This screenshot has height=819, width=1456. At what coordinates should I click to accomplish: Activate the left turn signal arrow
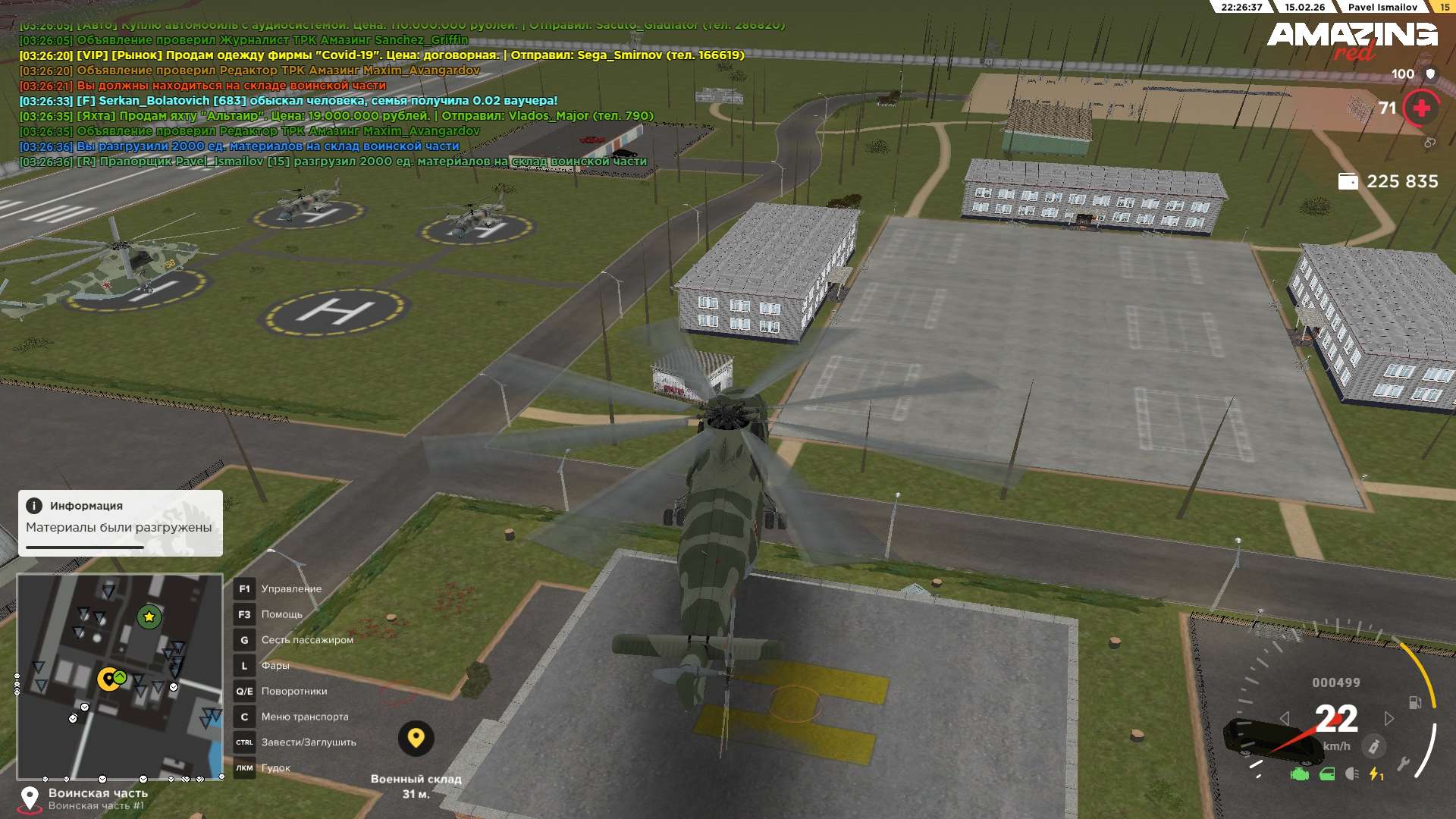(x=1284, y=718)
